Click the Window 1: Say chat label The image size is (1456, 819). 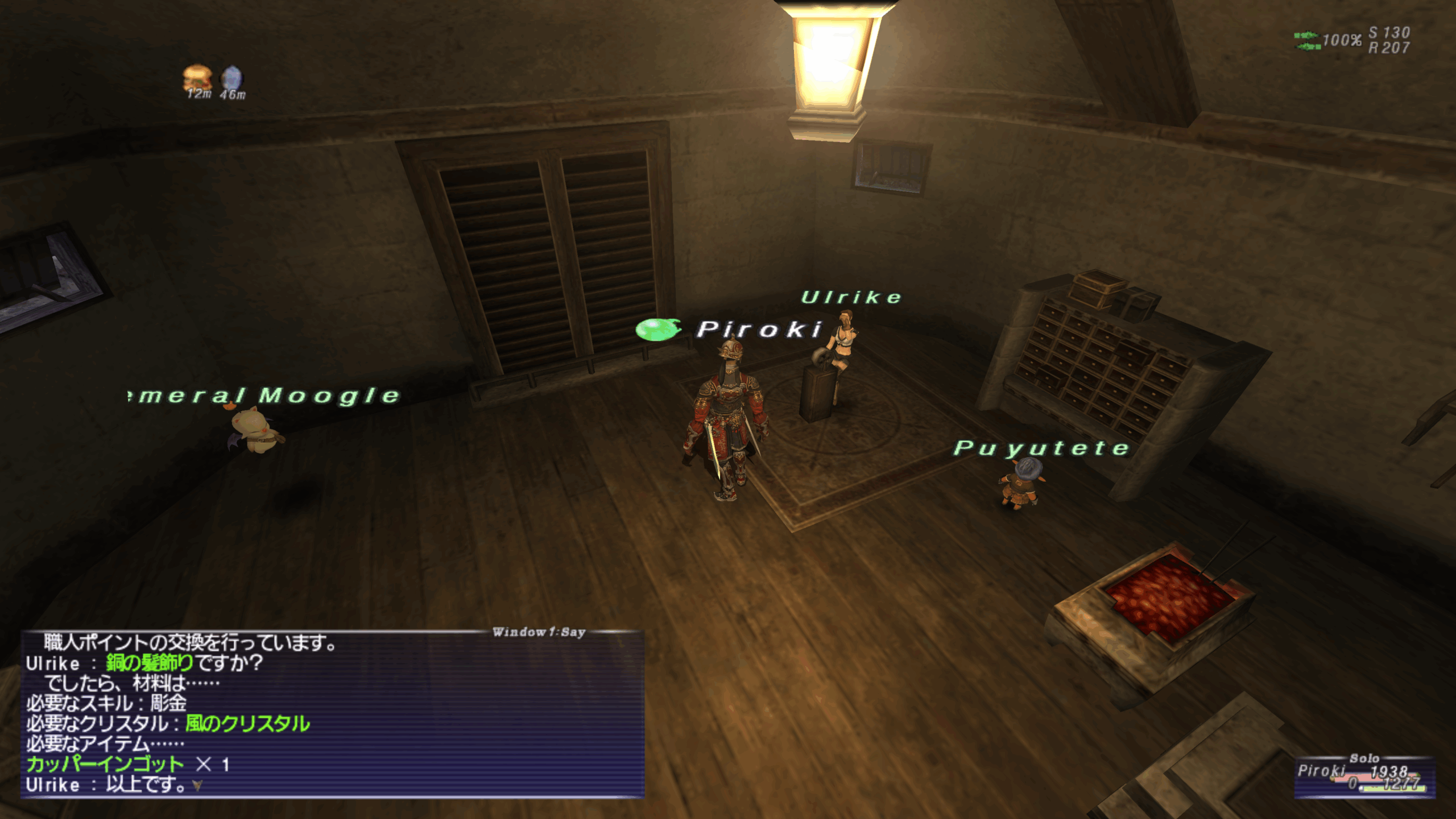click(539, 632)
